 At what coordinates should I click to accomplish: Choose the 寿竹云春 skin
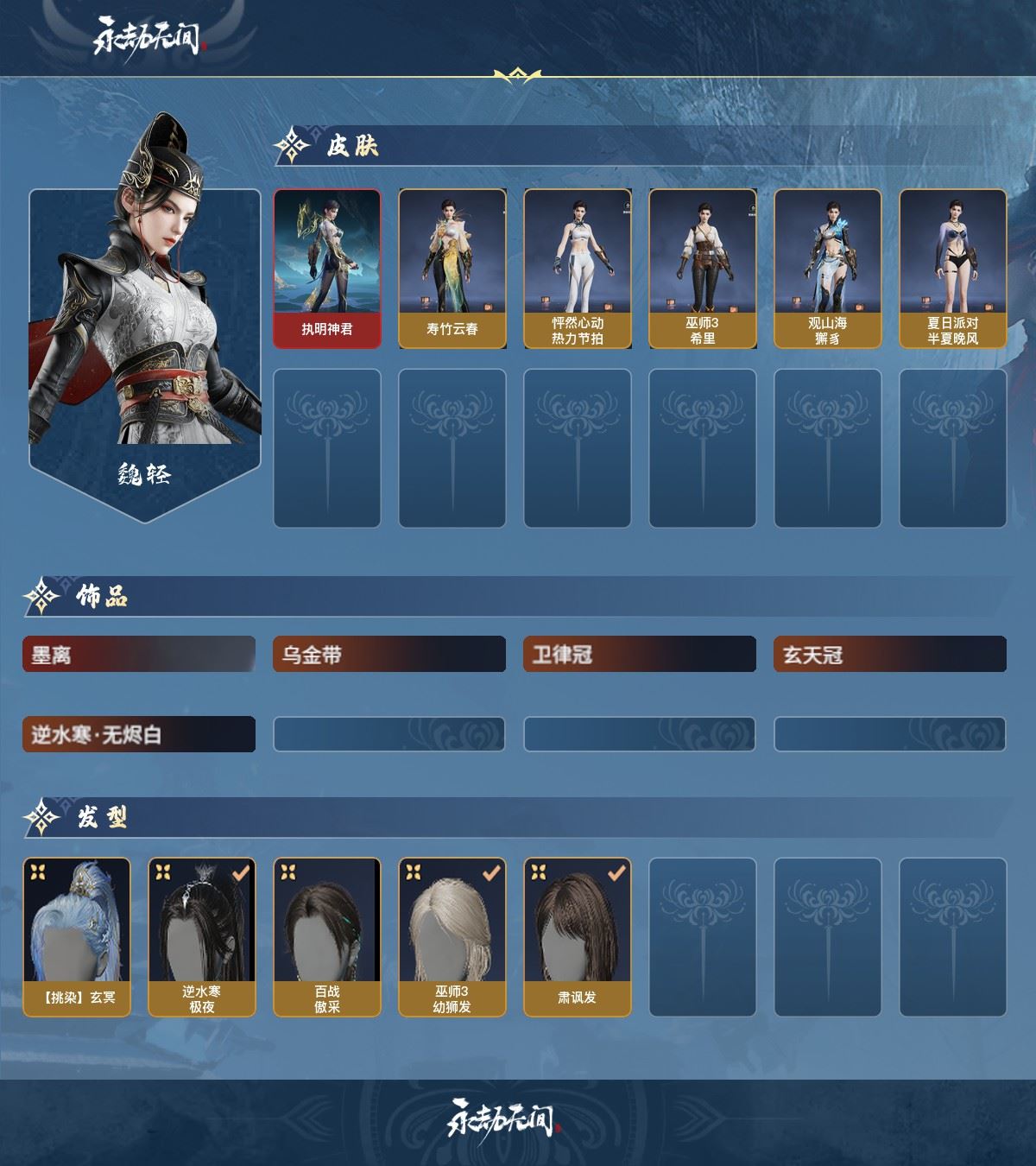(452, 269)
